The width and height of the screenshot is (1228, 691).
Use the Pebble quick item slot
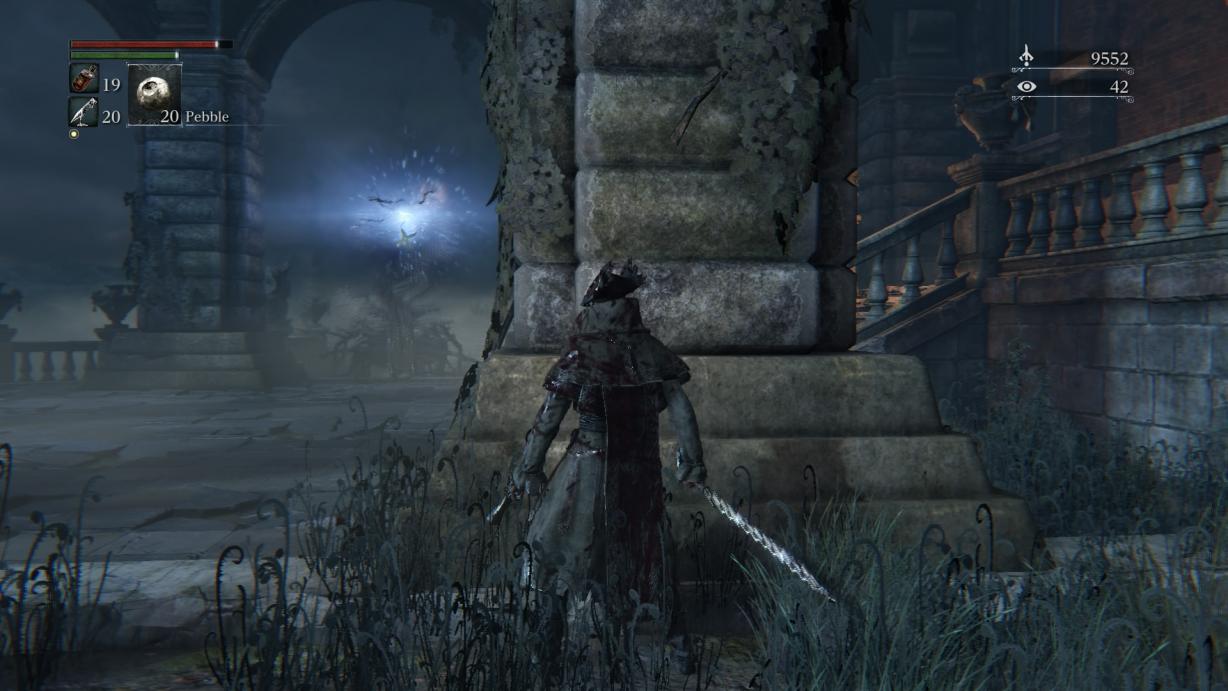[x=154, y=95]
